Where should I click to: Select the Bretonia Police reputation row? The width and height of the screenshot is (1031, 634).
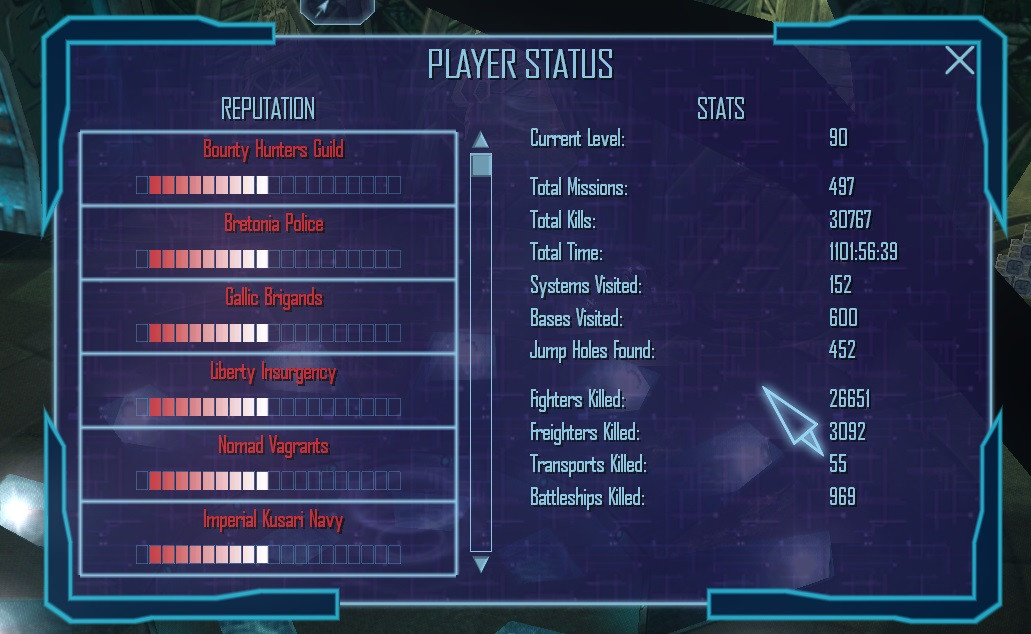(268, 242)
